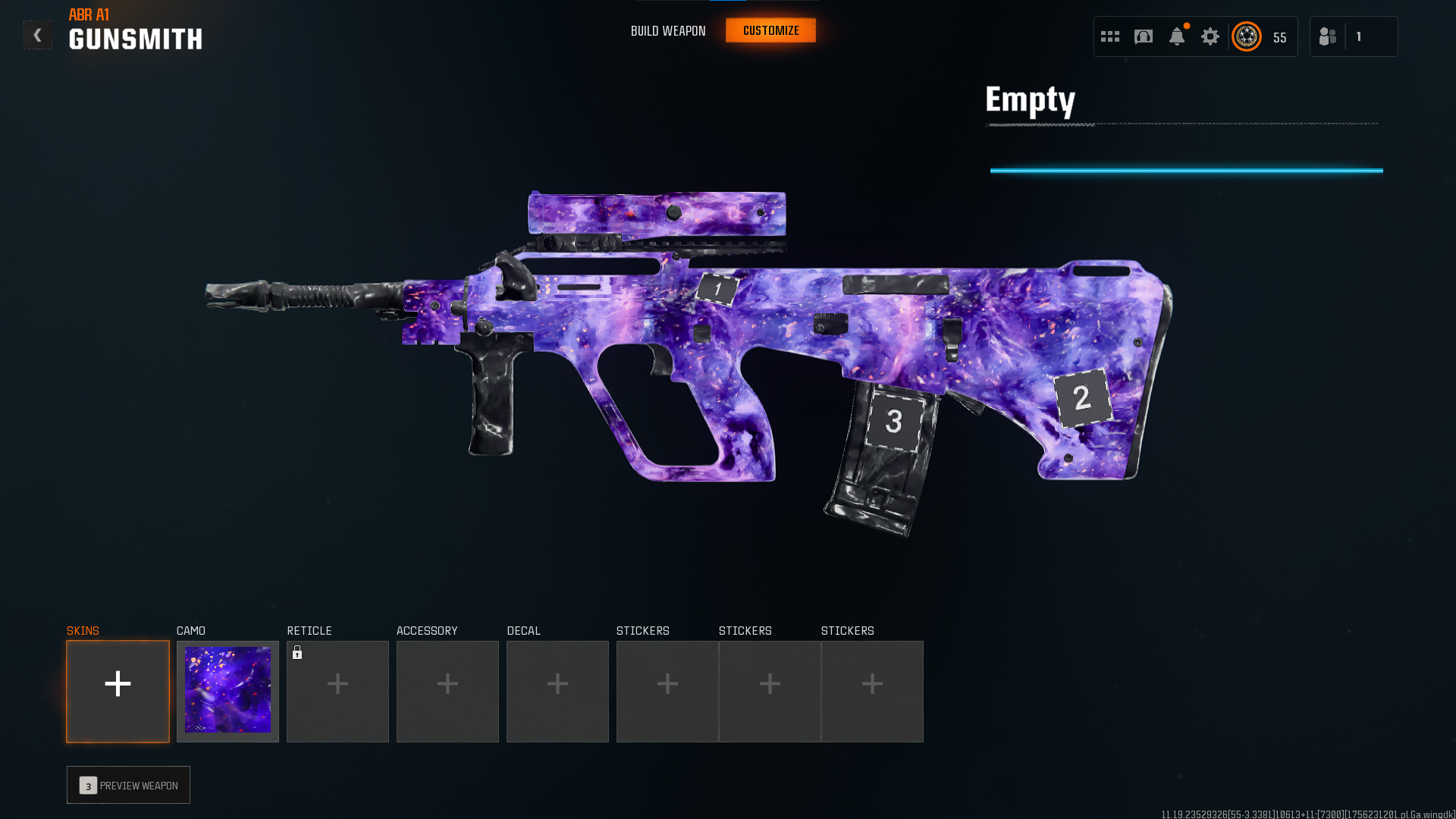Screen dimensions: 1456x819
Task: Add a decal in the Decal slot
Action: [x=557, y=691]
